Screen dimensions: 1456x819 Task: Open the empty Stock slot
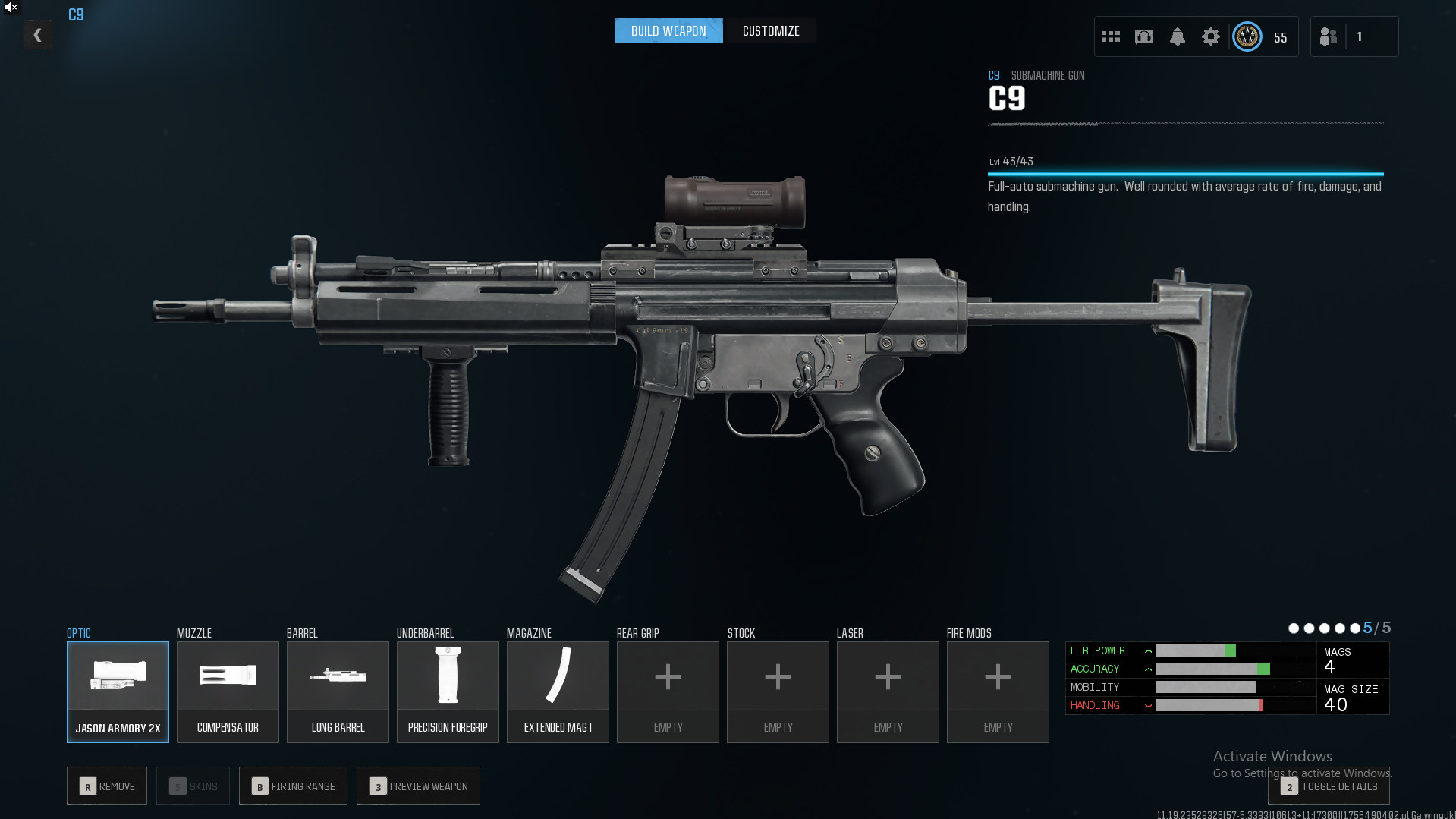coord(778,691)
